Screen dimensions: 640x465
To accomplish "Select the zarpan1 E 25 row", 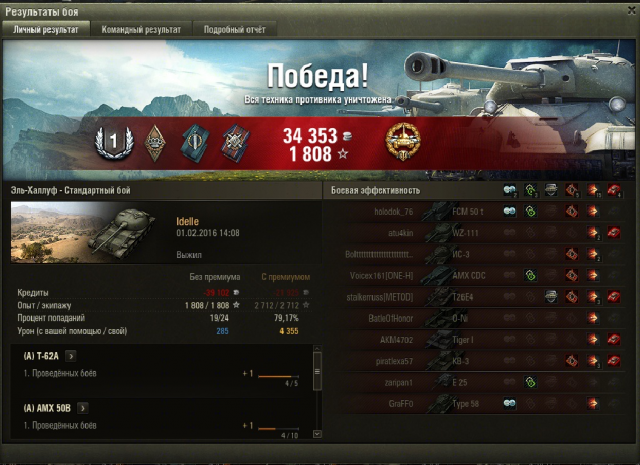I will pos(480,382).
